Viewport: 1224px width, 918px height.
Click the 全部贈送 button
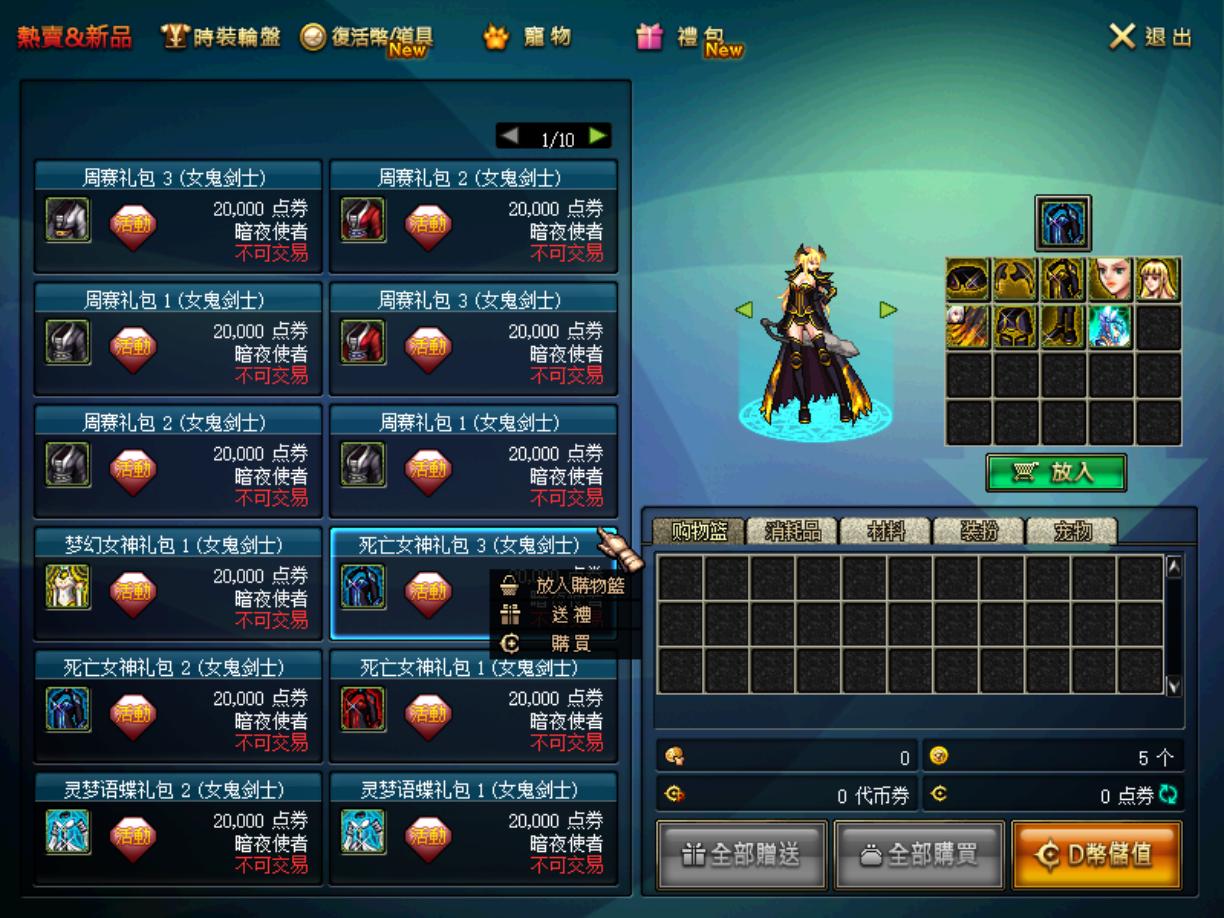click(x=741, y=854)
